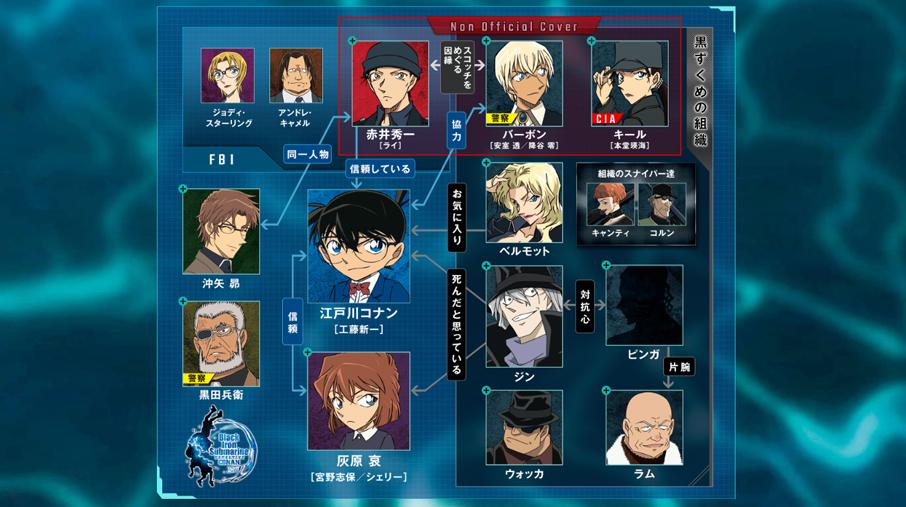Open the shadowed Pinga silhouette portrait
The image size is (906, 507).
644,305
